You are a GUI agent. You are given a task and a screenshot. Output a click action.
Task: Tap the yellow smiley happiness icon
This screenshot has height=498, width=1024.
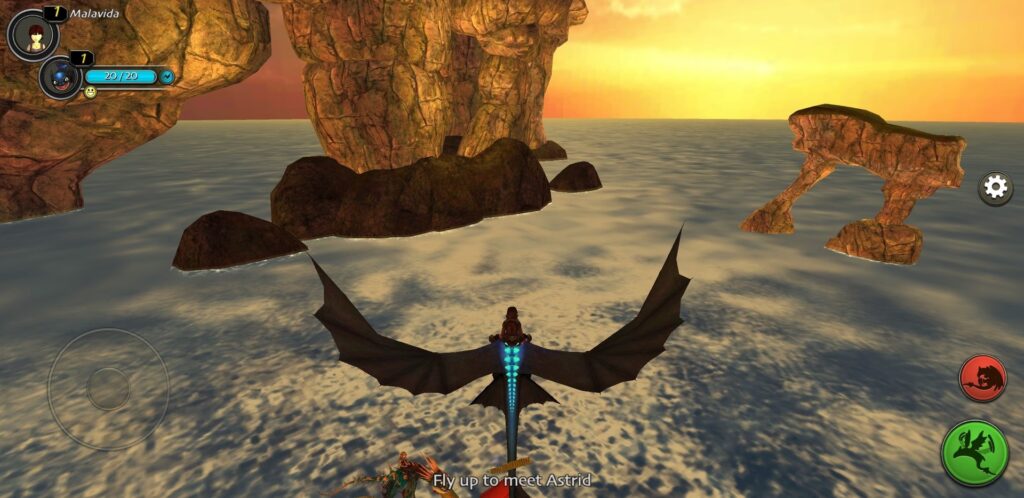90,92
